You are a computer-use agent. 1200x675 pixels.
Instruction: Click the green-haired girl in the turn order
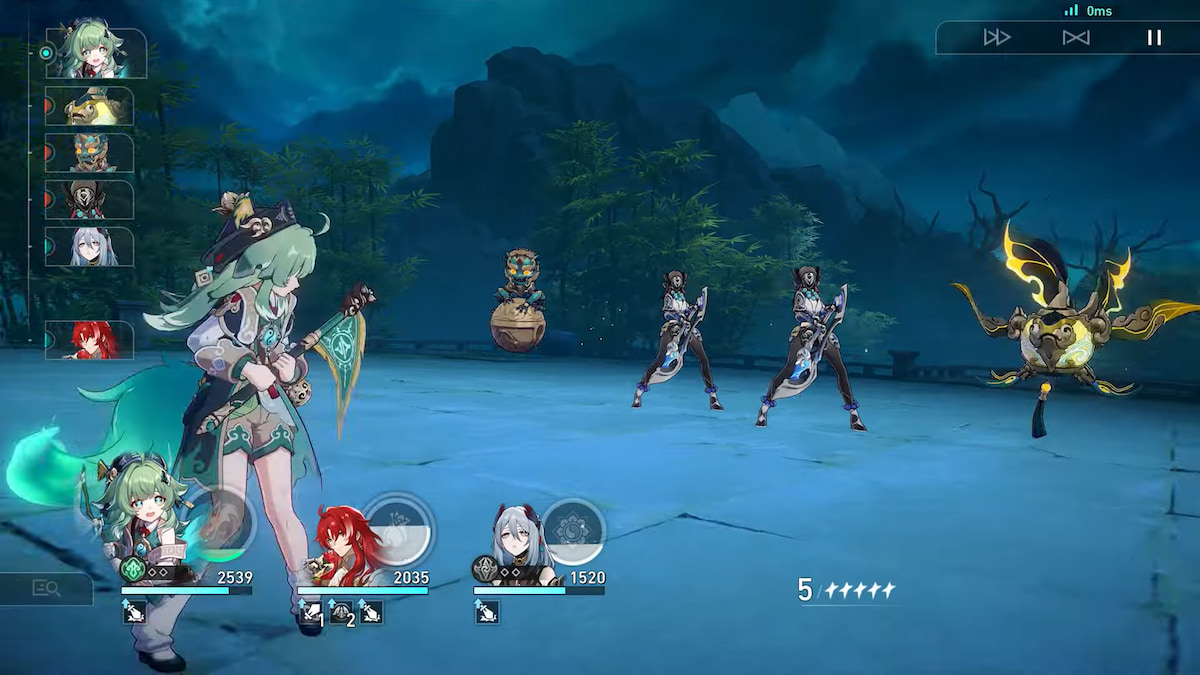[x=96, y=54]
